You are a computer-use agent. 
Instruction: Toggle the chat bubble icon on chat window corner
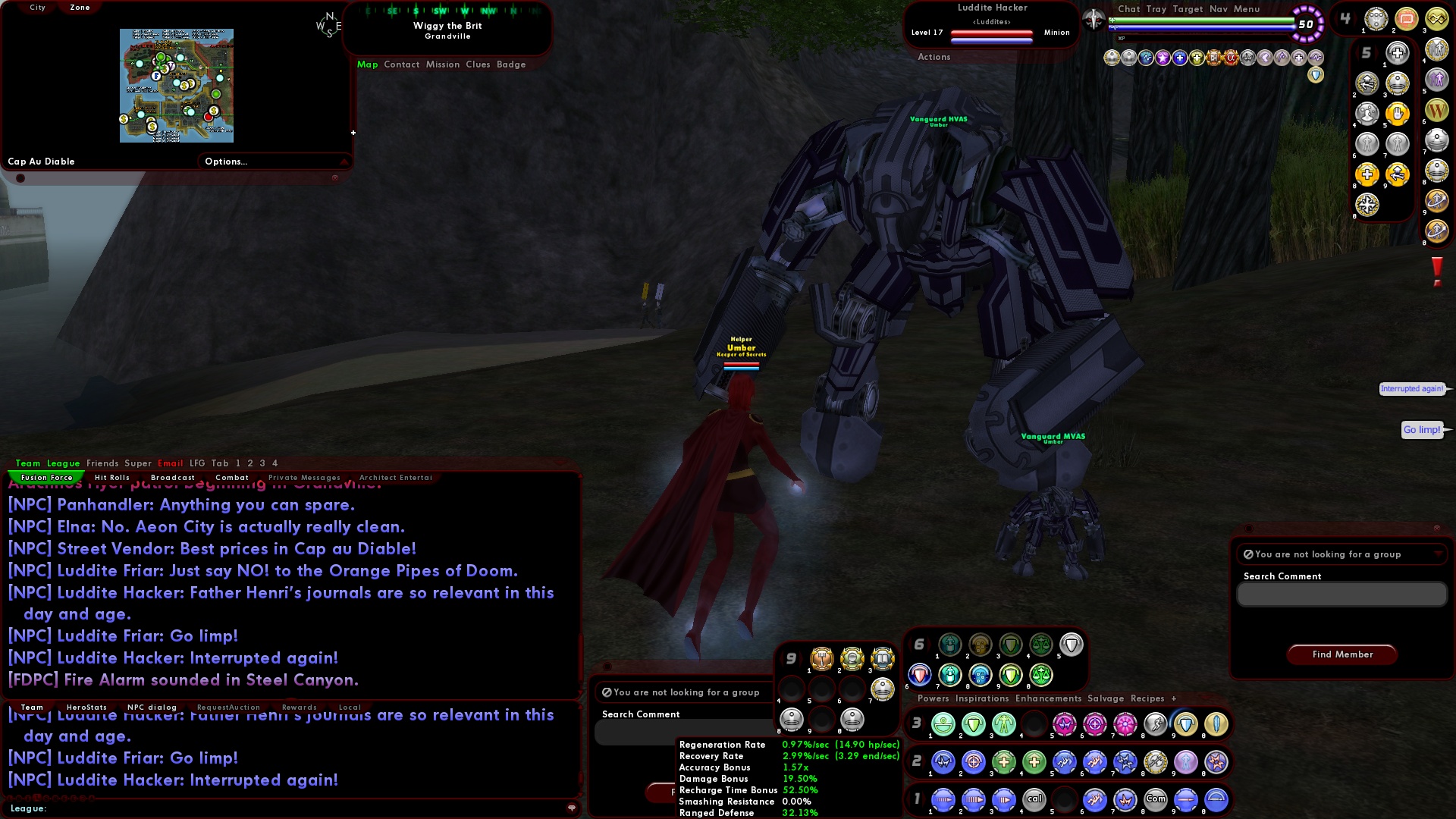tap(571, 808)
